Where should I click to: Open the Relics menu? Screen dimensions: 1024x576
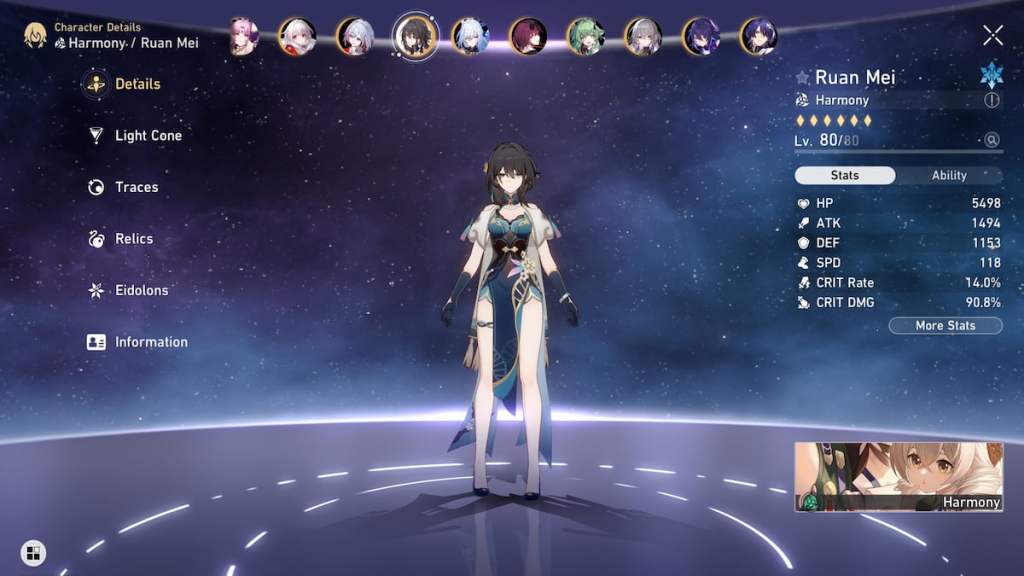click(133, 239)
